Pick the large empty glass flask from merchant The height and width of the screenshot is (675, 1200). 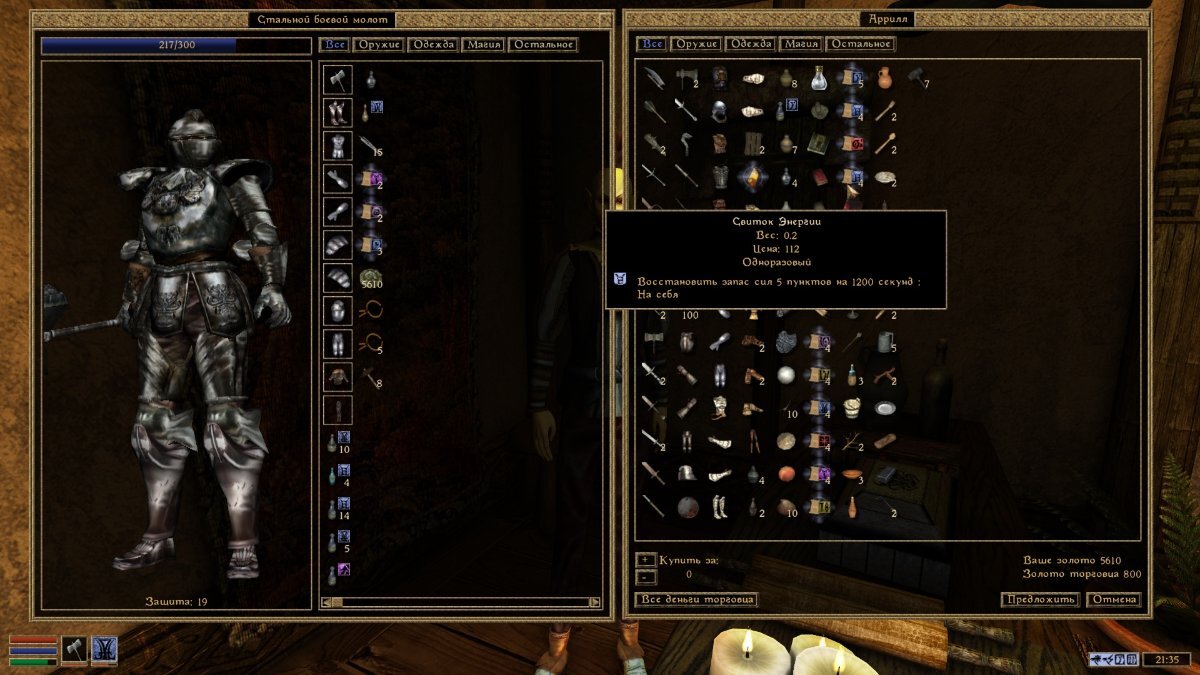(819, 77)
